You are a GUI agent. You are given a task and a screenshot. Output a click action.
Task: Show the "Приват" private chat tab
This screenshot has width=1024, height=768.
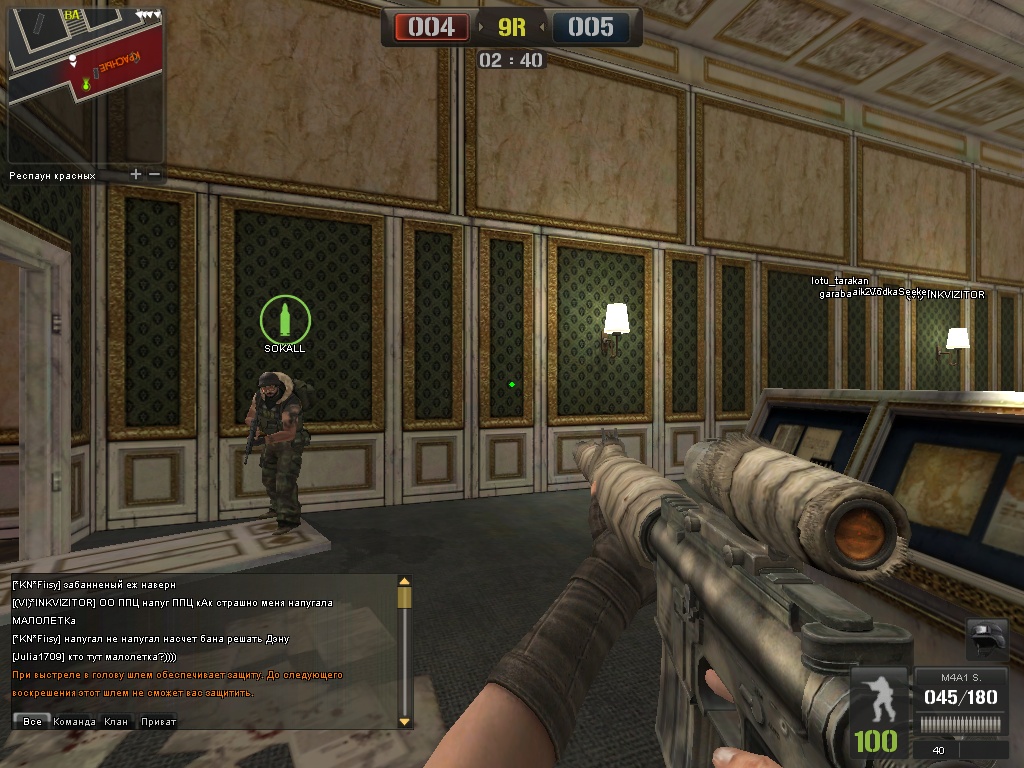point(158,721)
